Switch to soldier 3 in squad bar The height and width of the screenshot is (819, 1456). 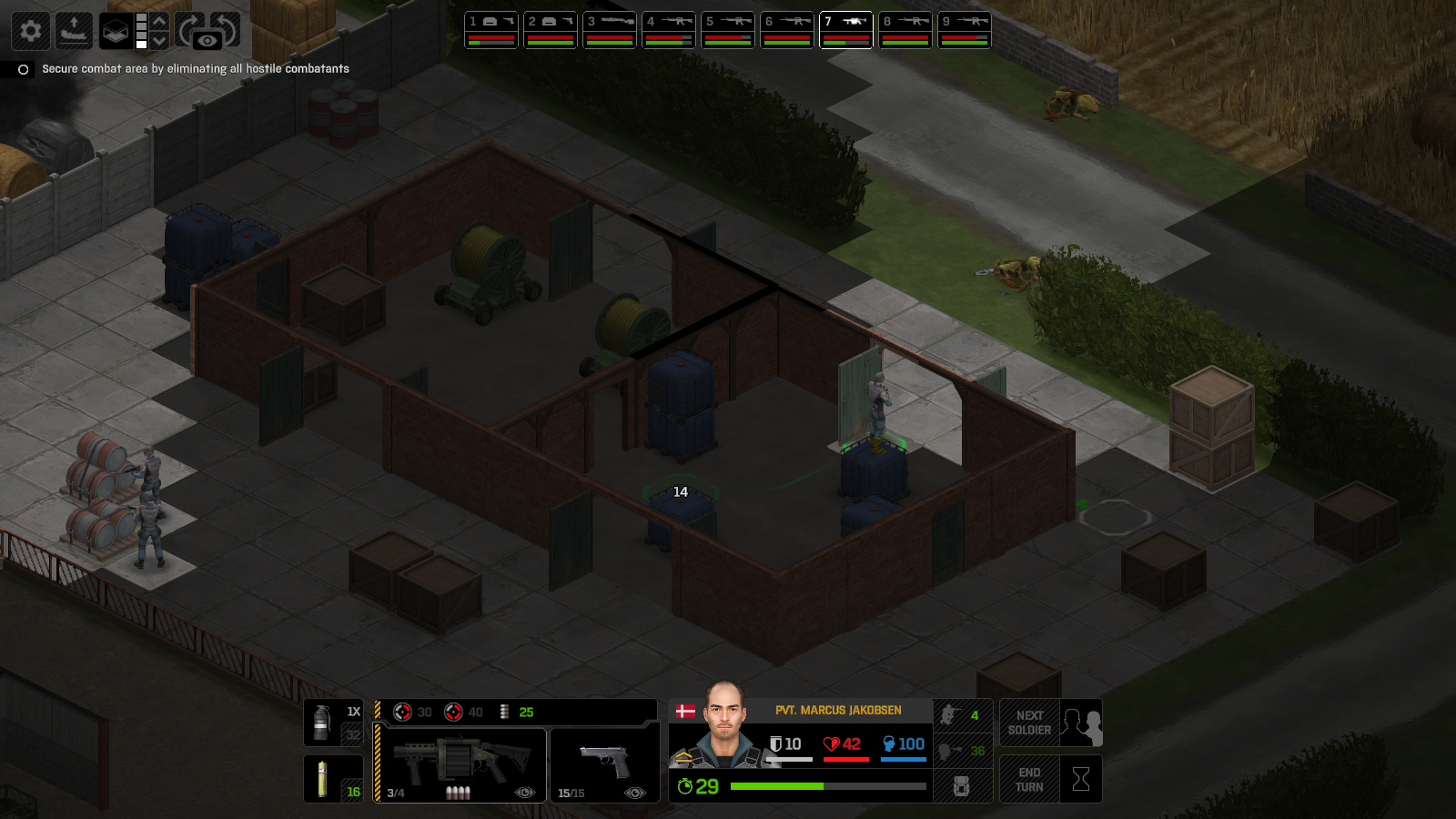pyautogui.click(x=609, y=30)
